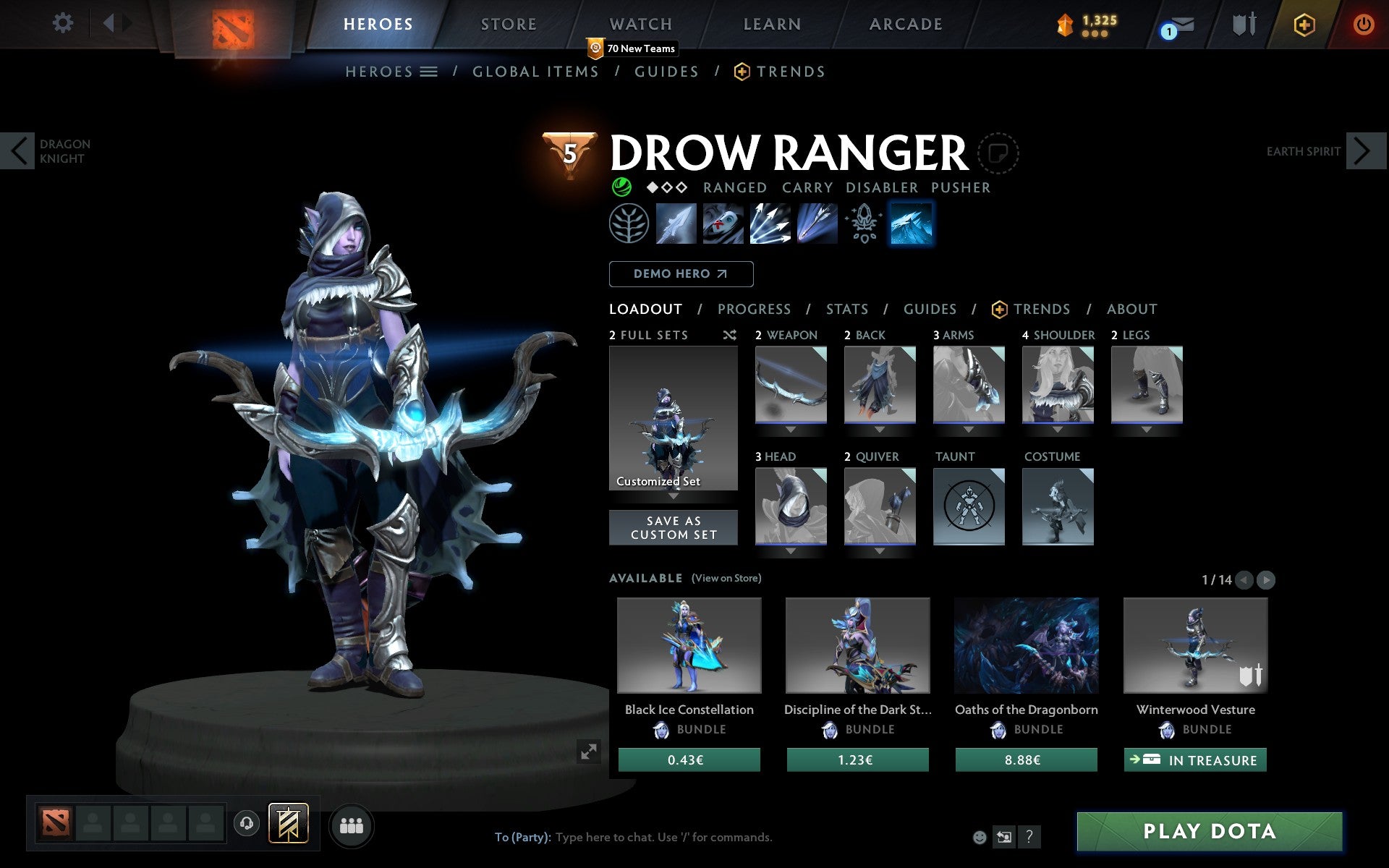Select the Frost Arrows ability icon

[x=677, y=224]
